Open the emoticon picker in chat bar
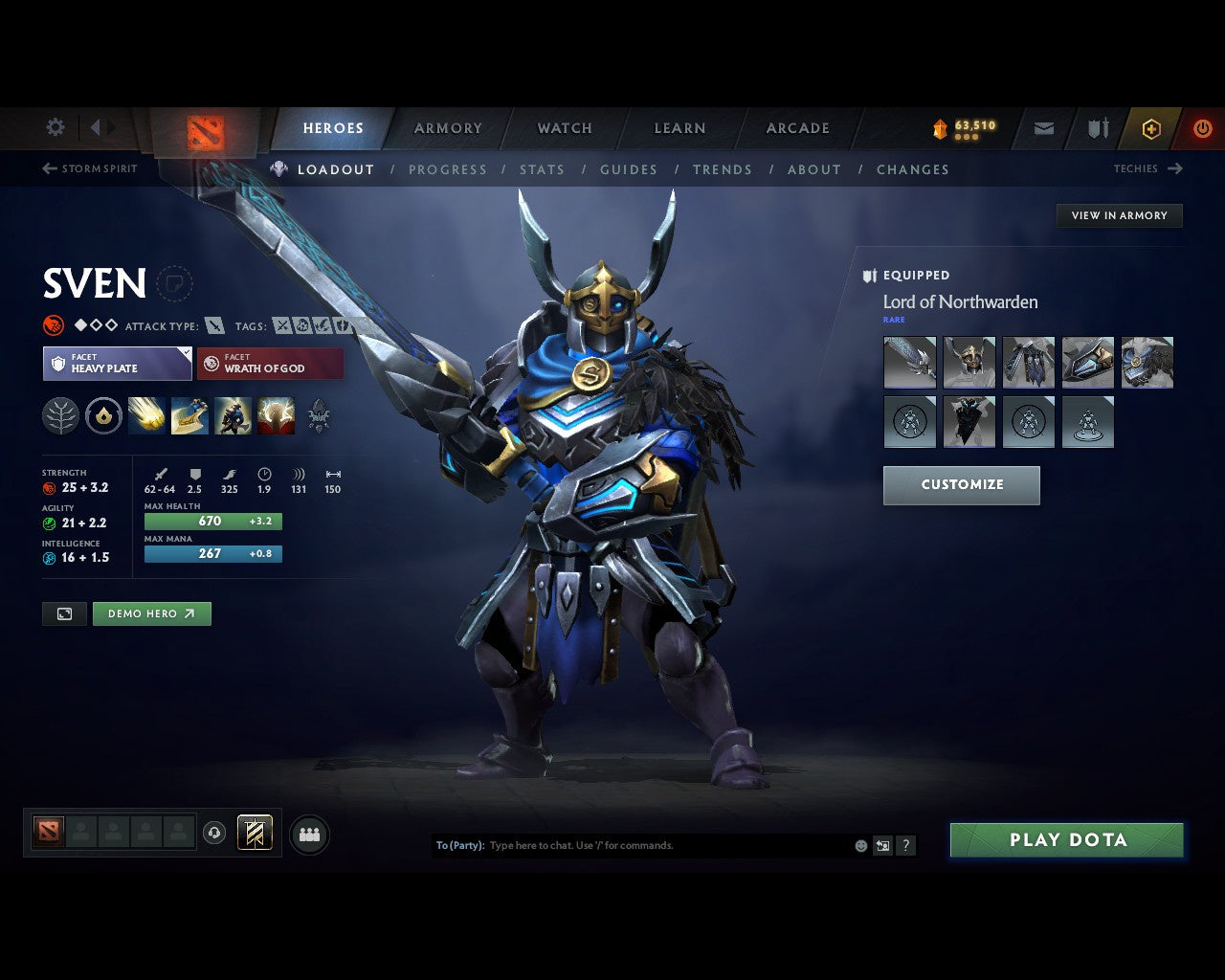 click(858, 846)
